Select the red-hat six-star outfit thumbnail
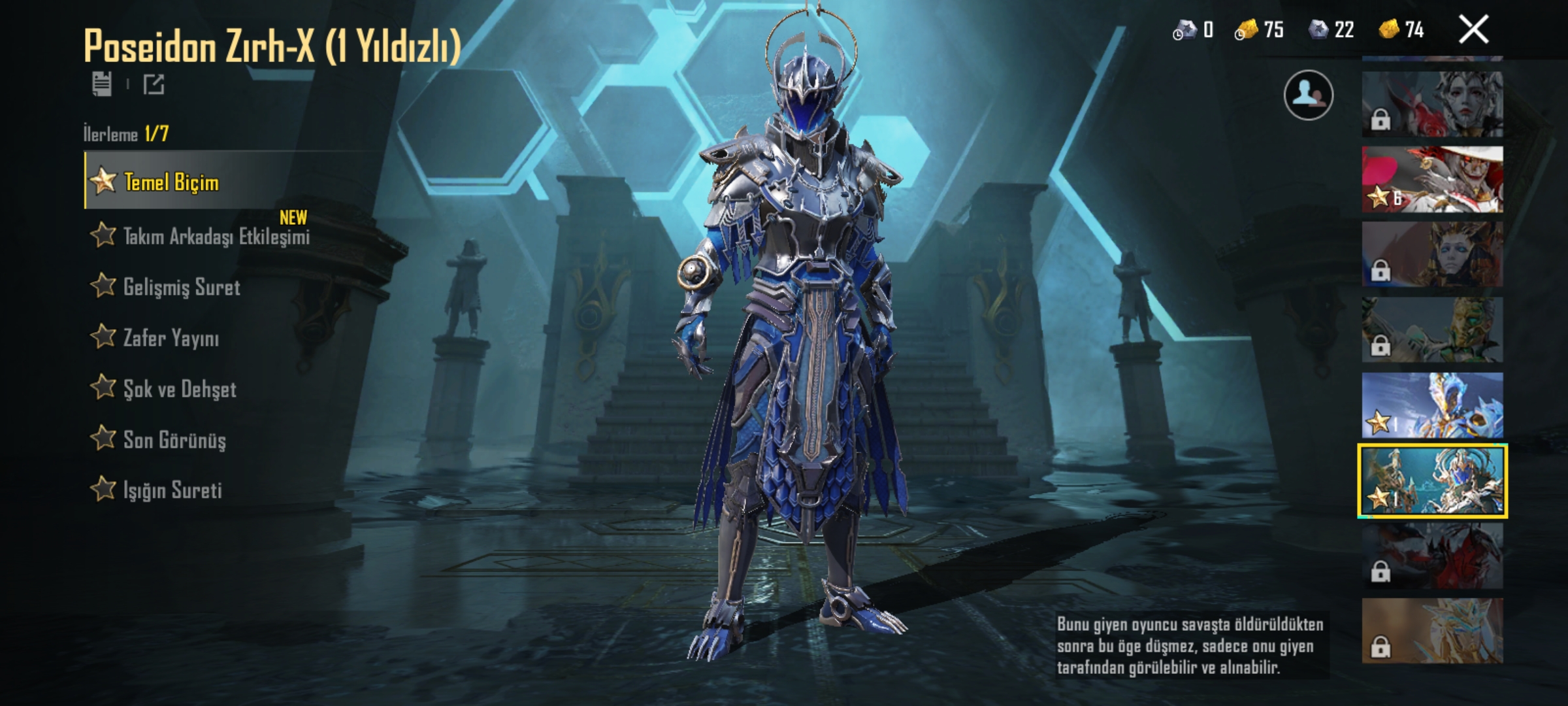 (x=1432, y=180)
